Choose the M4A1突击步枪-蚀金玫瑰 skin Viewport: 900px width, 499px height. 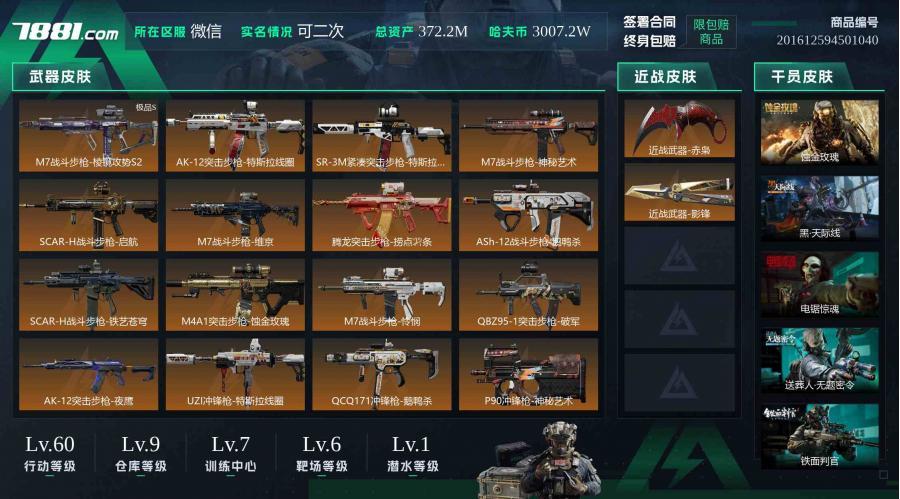tap(235, 294)
